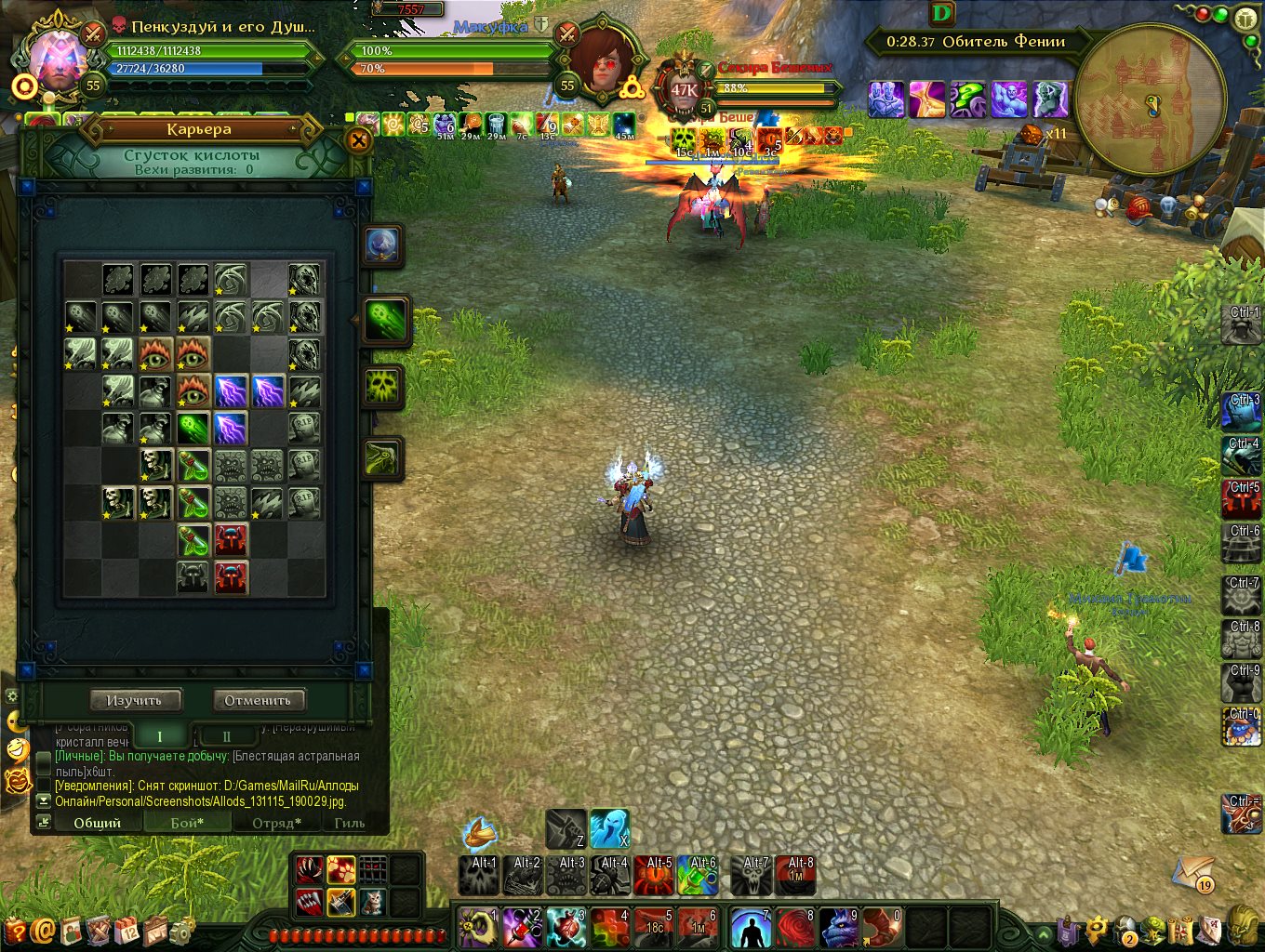1265x952 pixels.
Task: Open the Общий chat tab
Action: (98, 823)
